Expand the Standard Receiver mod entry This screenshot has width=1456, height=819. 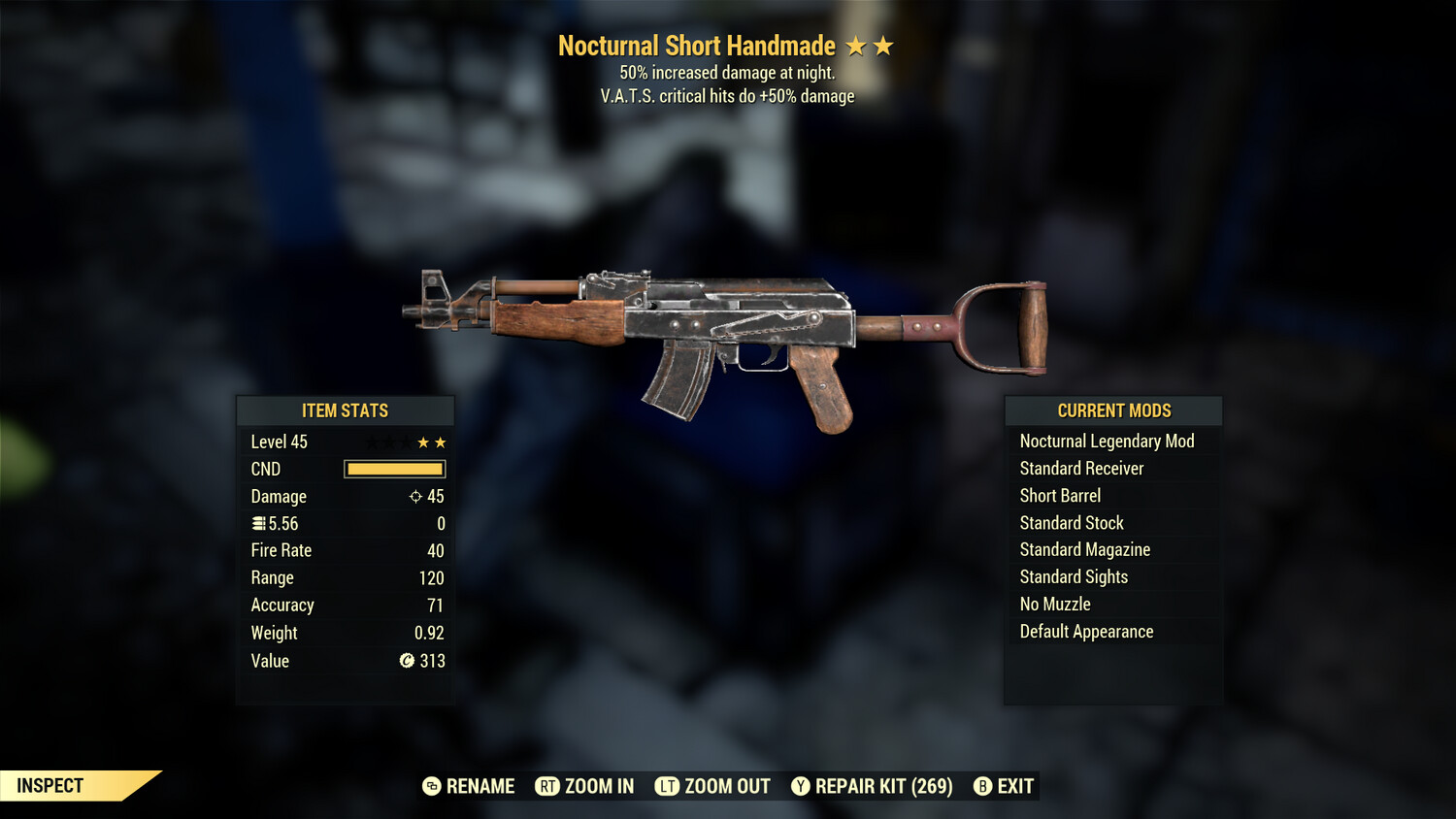tap(1081, 468)
